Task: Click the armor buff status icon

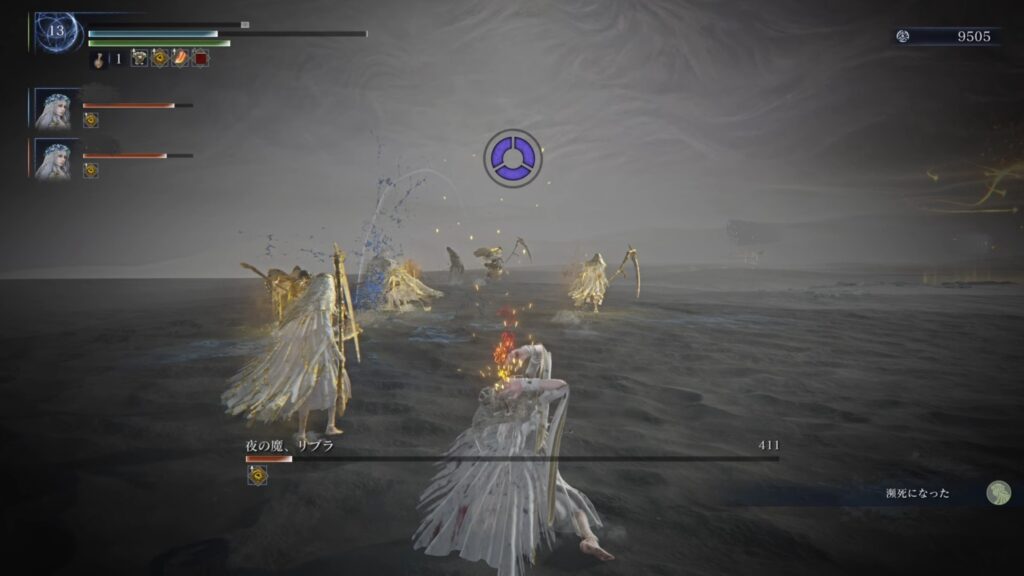Action: [x=139, y=59]
